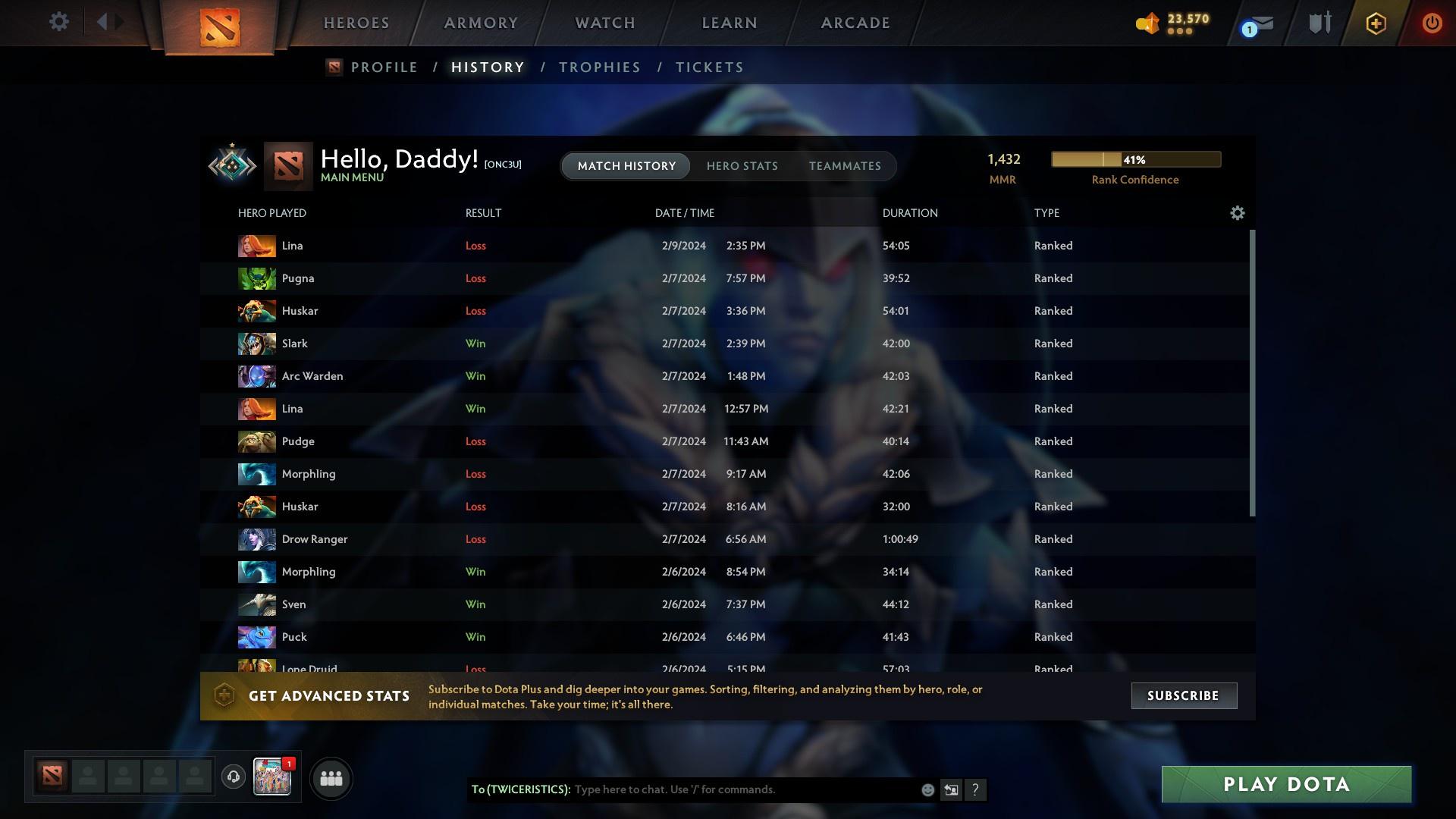The width and height of the screenshot is (1456, 819).
Task: Click the Rank Confidence progress bar at 41%
Action: pos(1135,159)
